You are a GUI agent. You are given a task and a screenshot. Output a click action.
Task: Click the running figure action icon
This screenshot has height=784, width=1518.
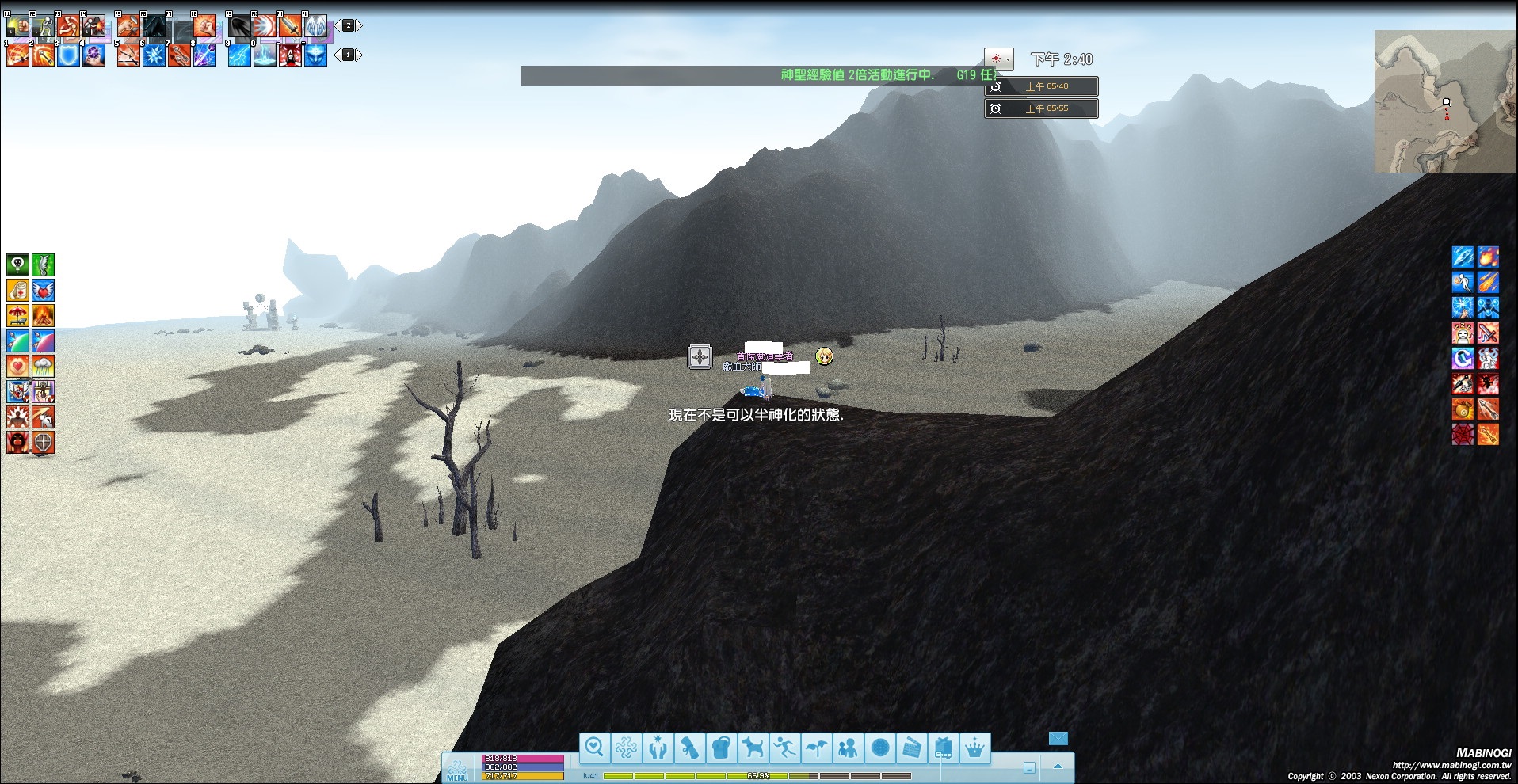pyautogui.click(x=784, y=747)
